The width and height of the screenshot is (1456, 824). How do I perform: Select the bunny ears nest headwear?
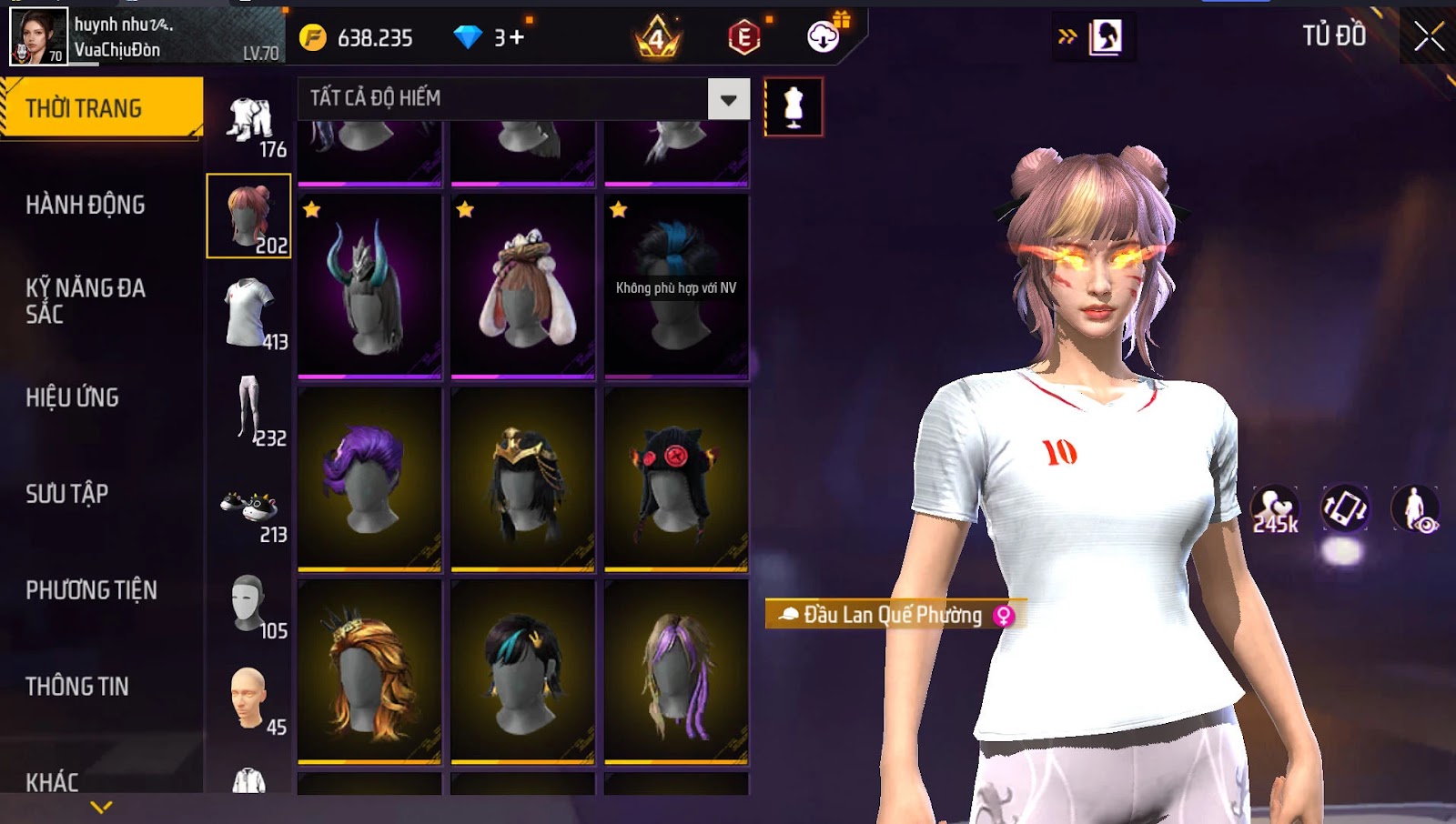coord(523,286)
